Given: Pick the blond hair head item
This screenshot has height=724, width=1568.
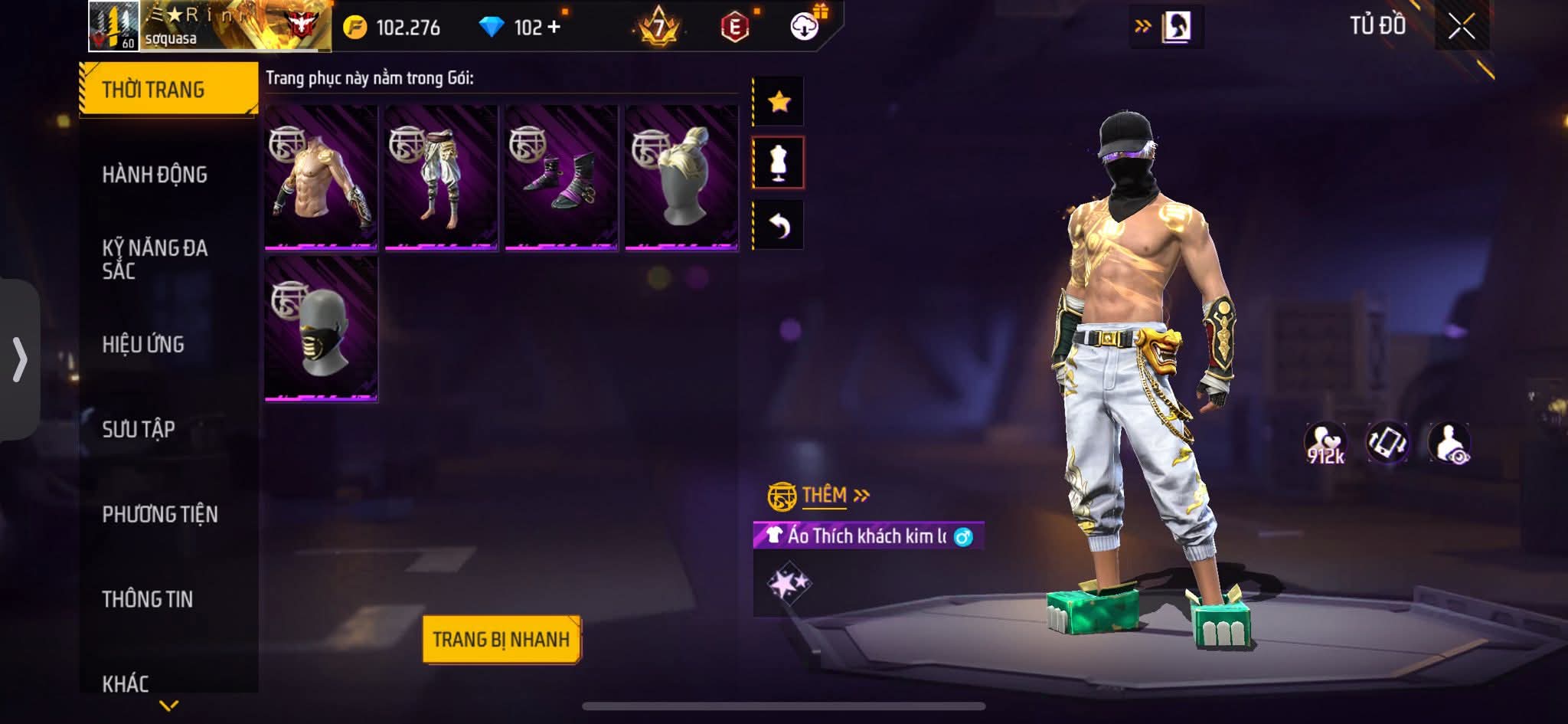Looking at the screenshot, I should point(681,178).
